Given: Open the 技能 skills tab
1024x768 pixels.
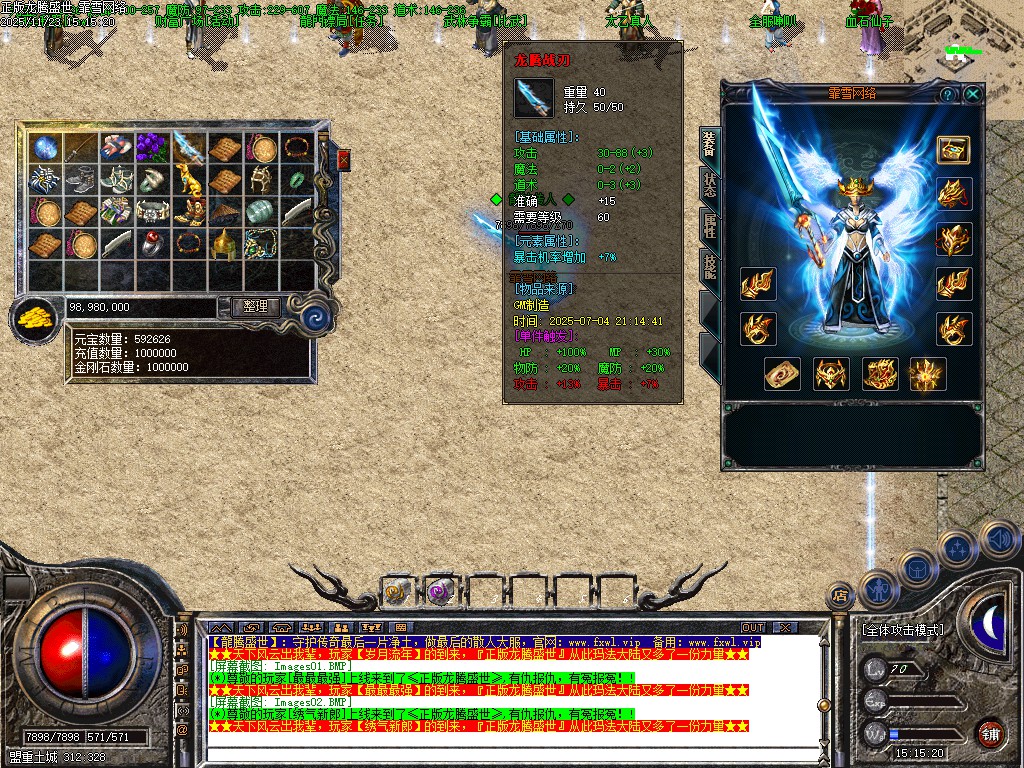Looking at the screenshot, I should (x=709, y=265).
